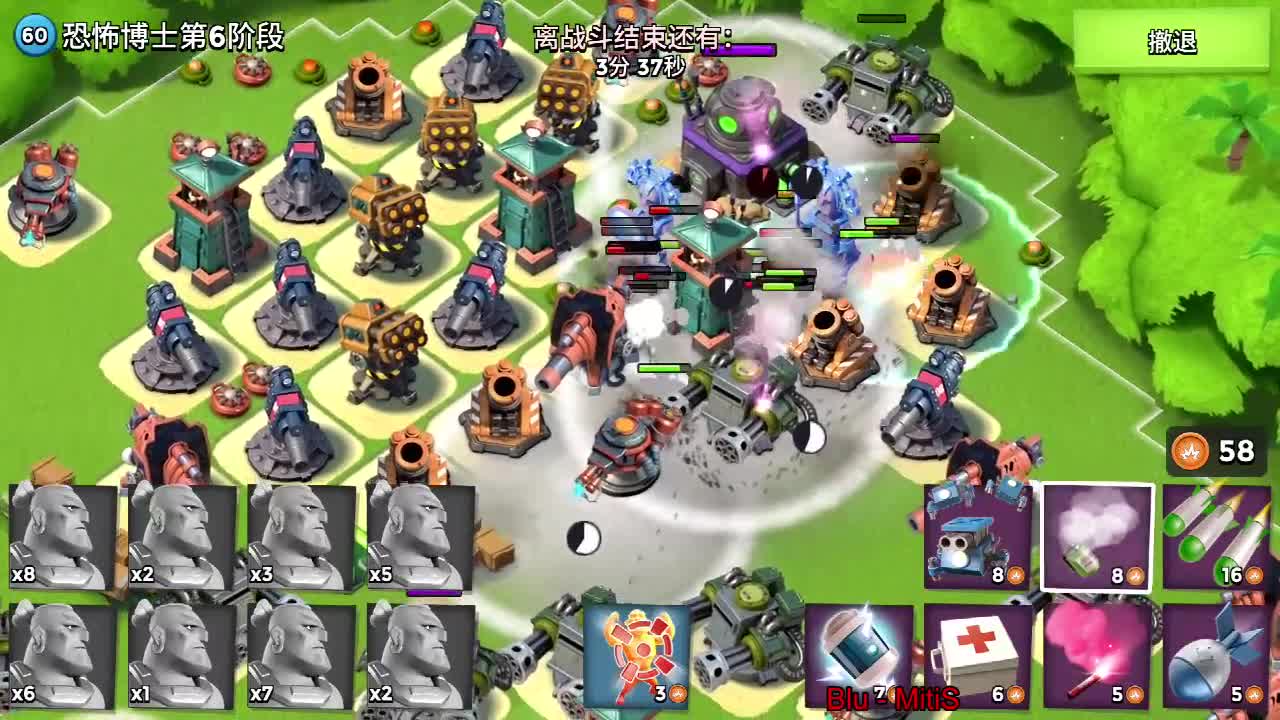Select the troop portrait marked x1

pos(182,655)
